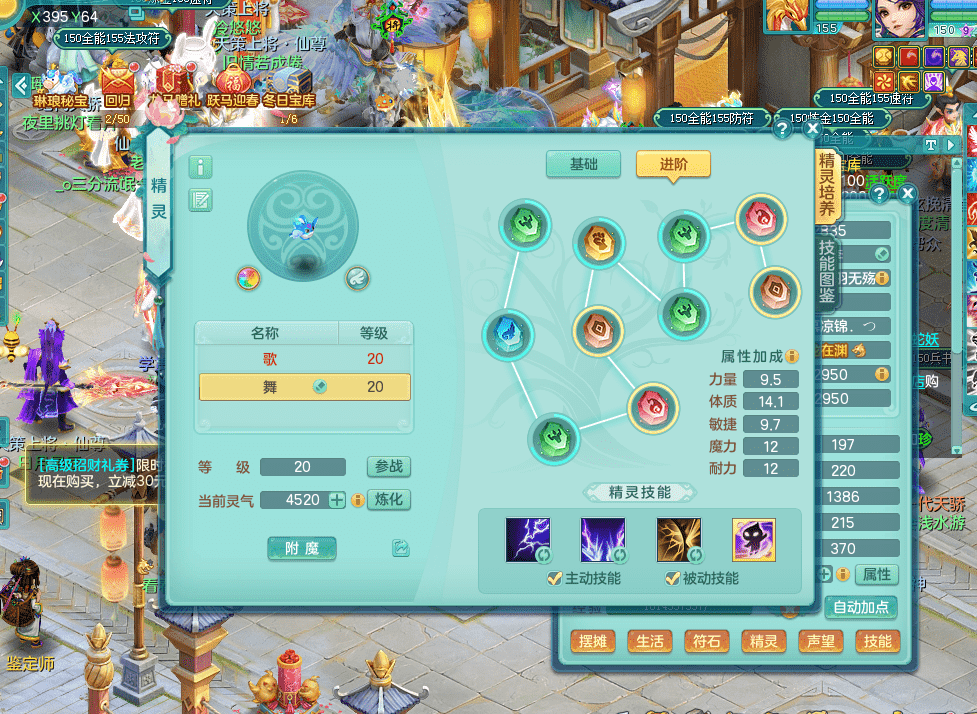977x714 pixels.
Task: Open the 技能图鉴 side tab
Action: [x=827, y=270]
